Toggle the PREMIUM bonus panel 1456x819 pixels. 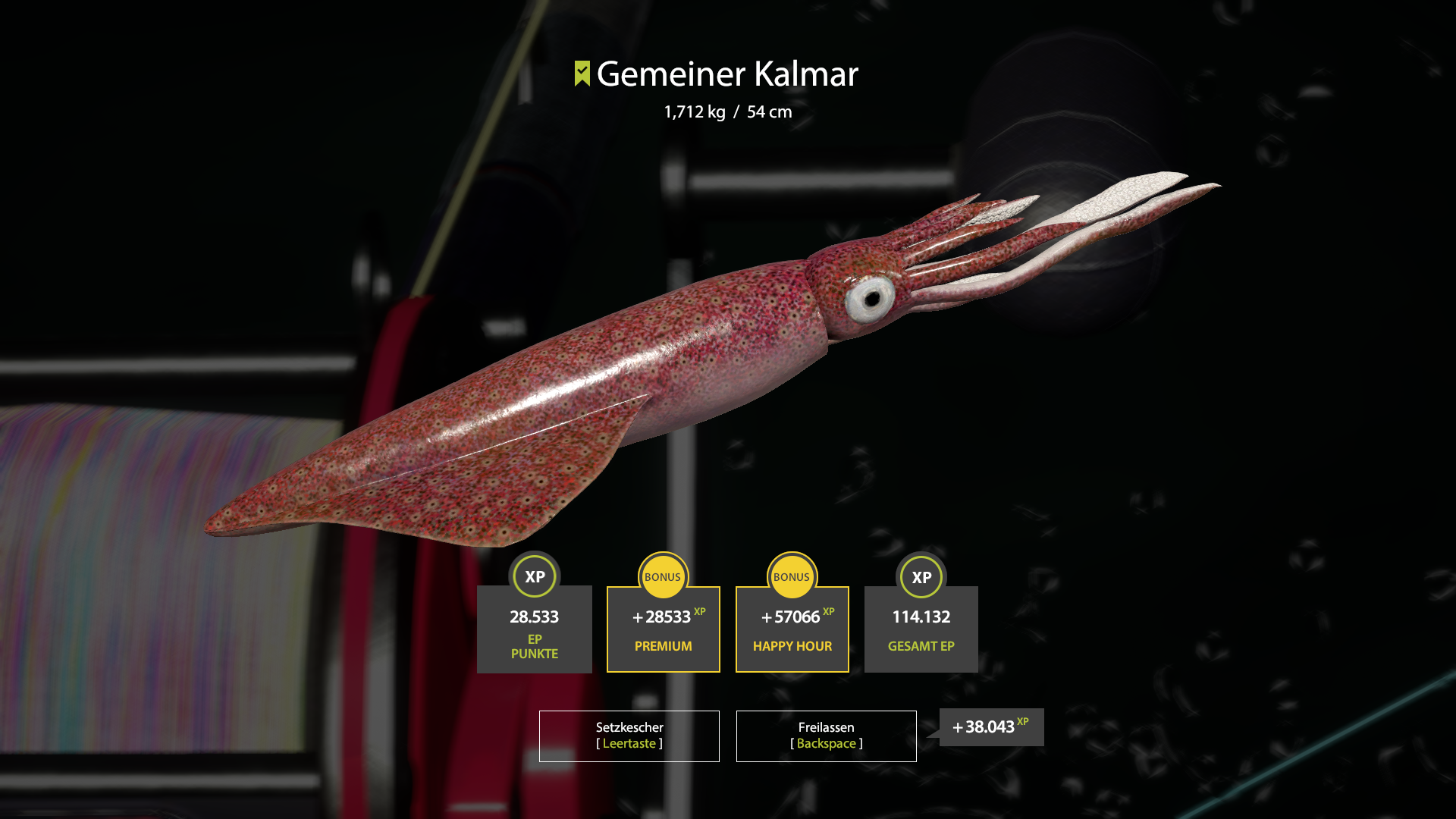click(x=663, y=629)
